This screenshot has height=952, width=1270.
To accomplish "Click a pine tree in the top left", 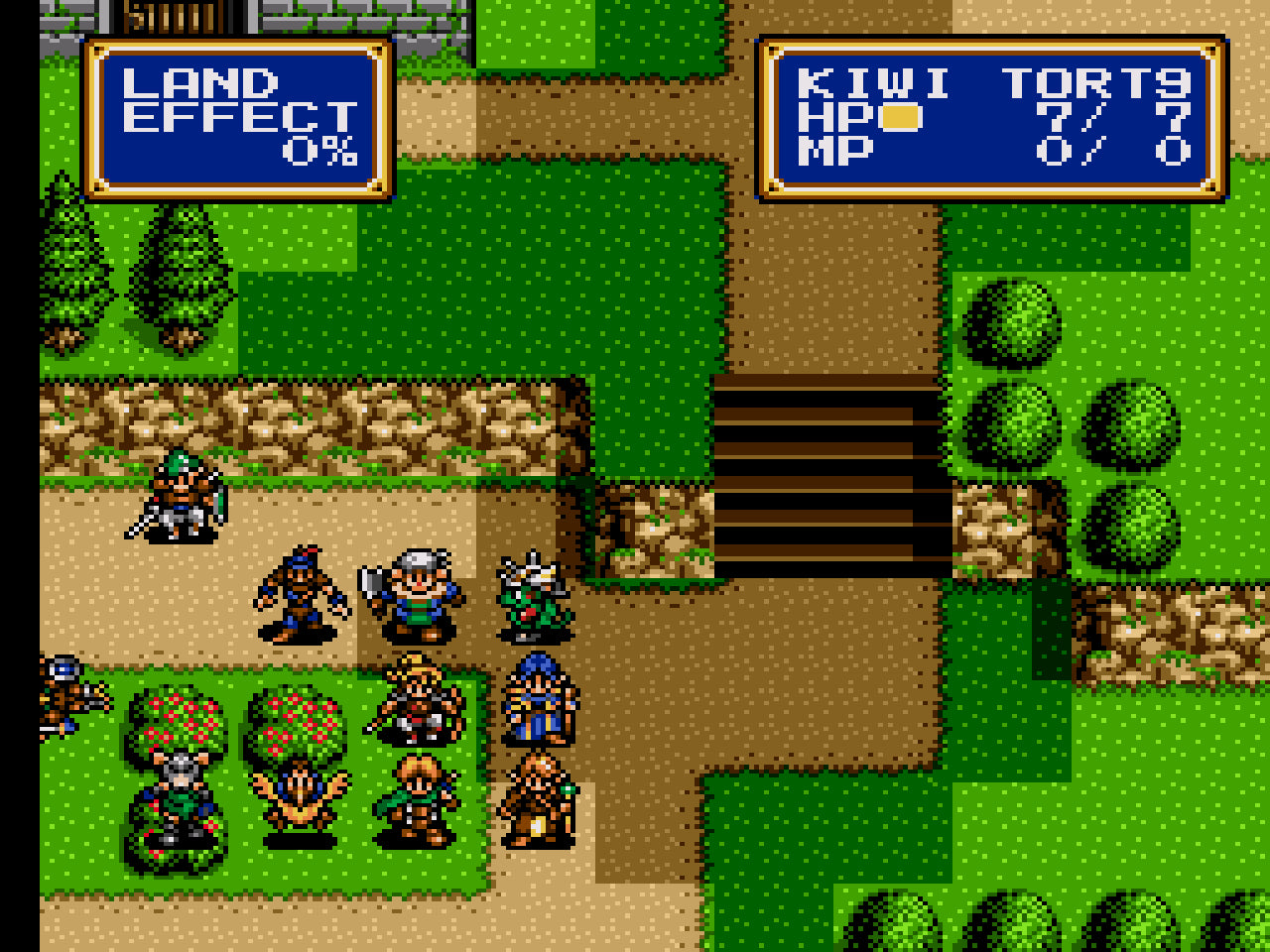I will [x=69, y=268].
